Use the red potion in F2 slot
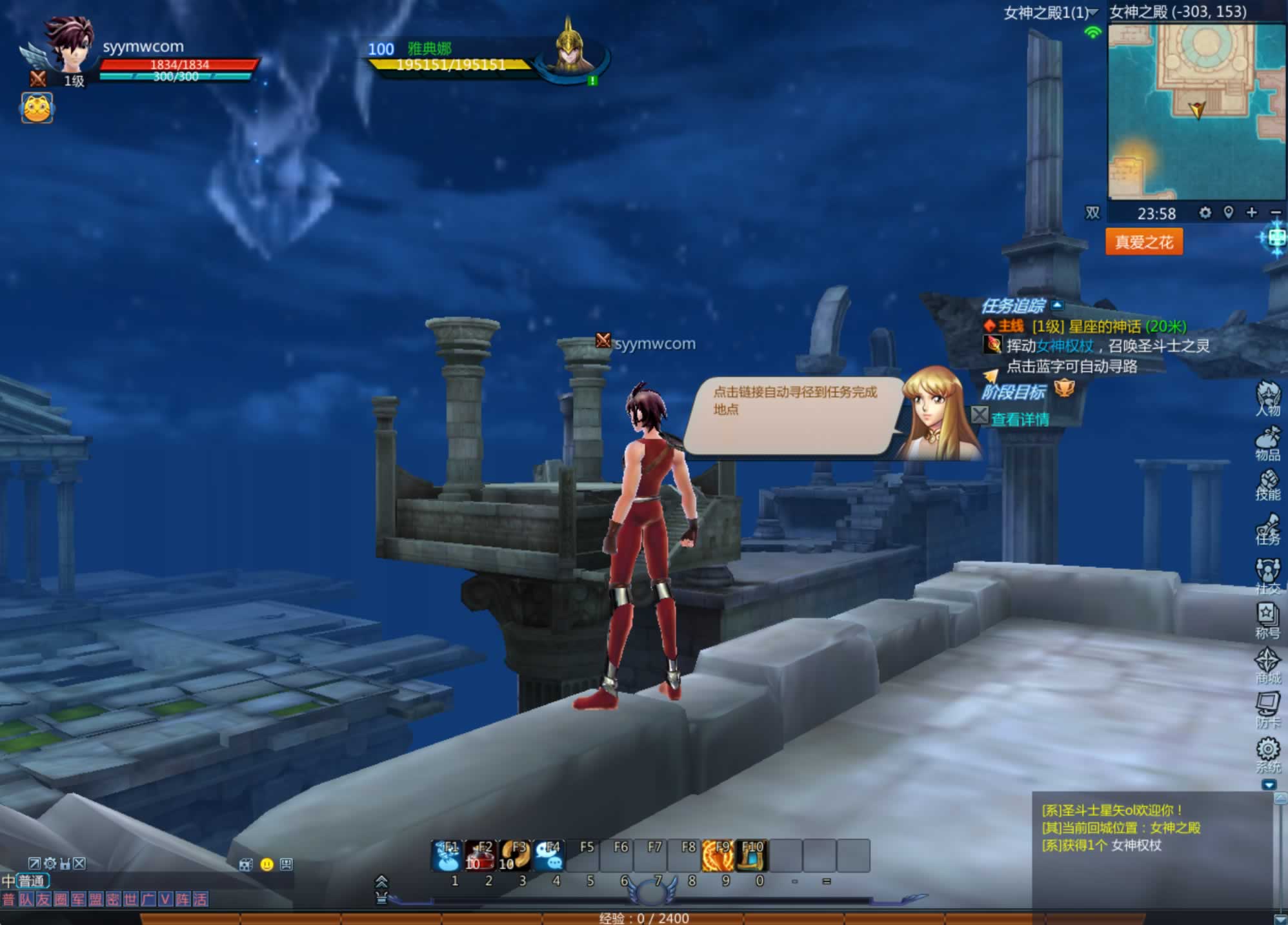This screenshot has height=925, width=1288. [x=479, y=855]
